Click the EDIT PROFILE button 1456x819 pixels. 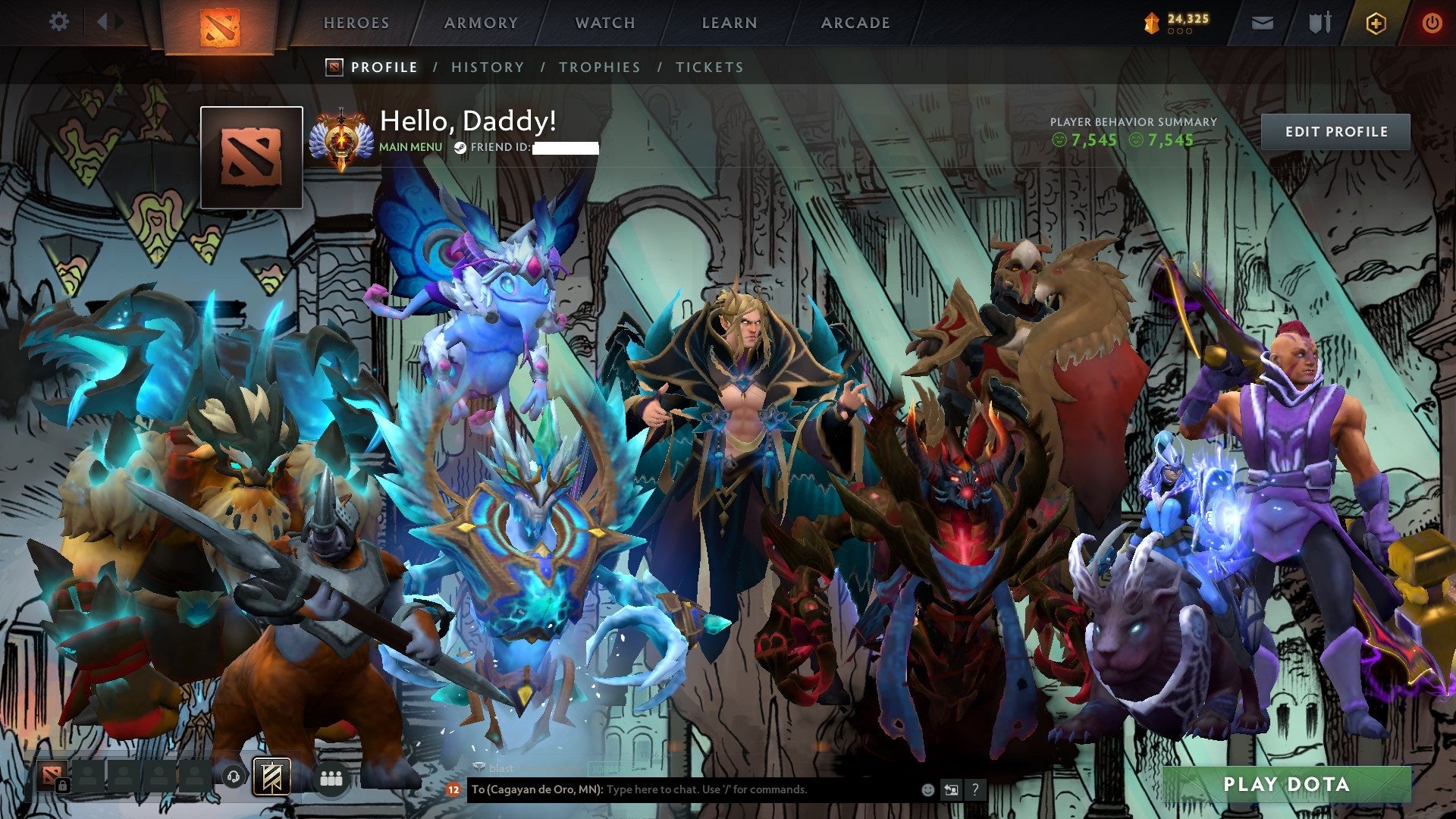coord(1336,130)
